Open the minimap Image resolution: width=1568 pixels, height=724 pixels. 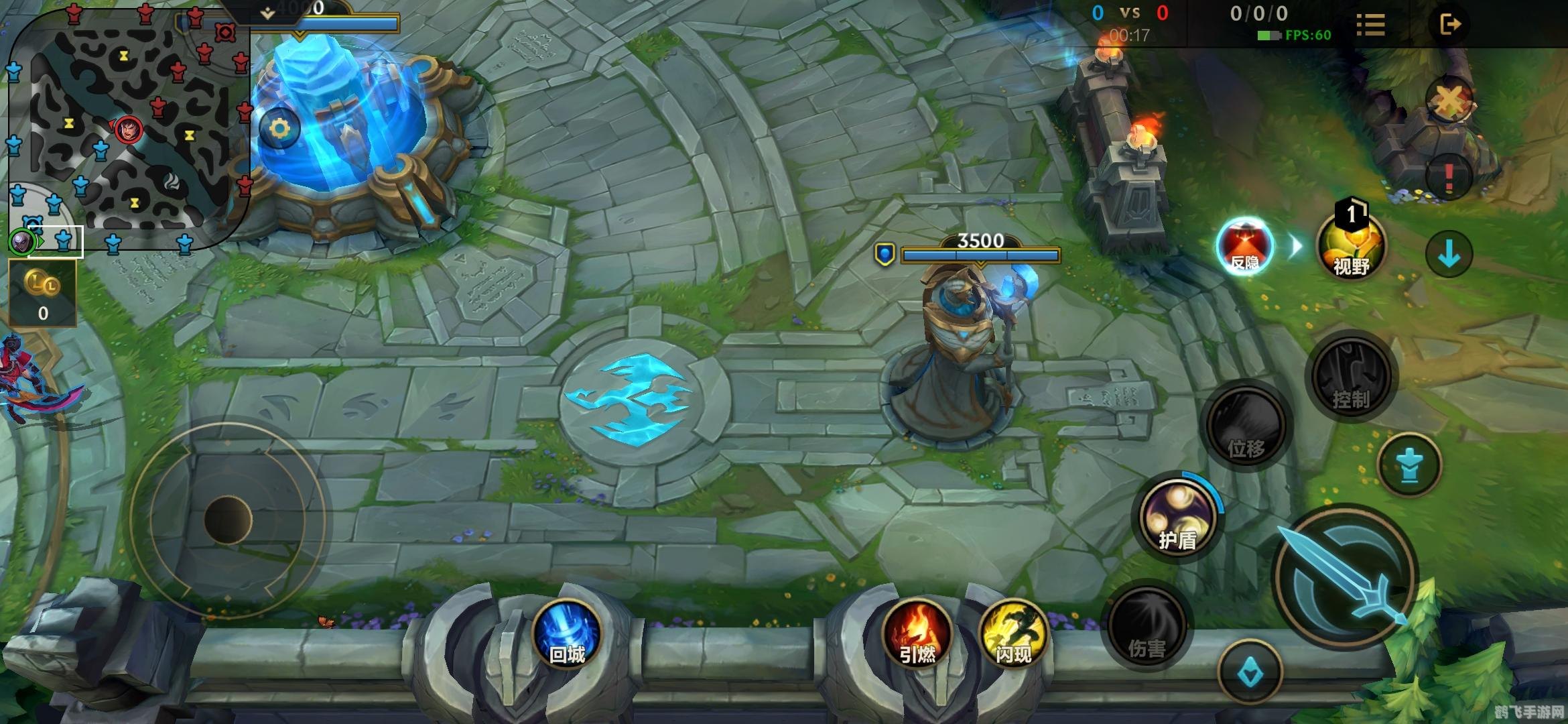(127, 127)
